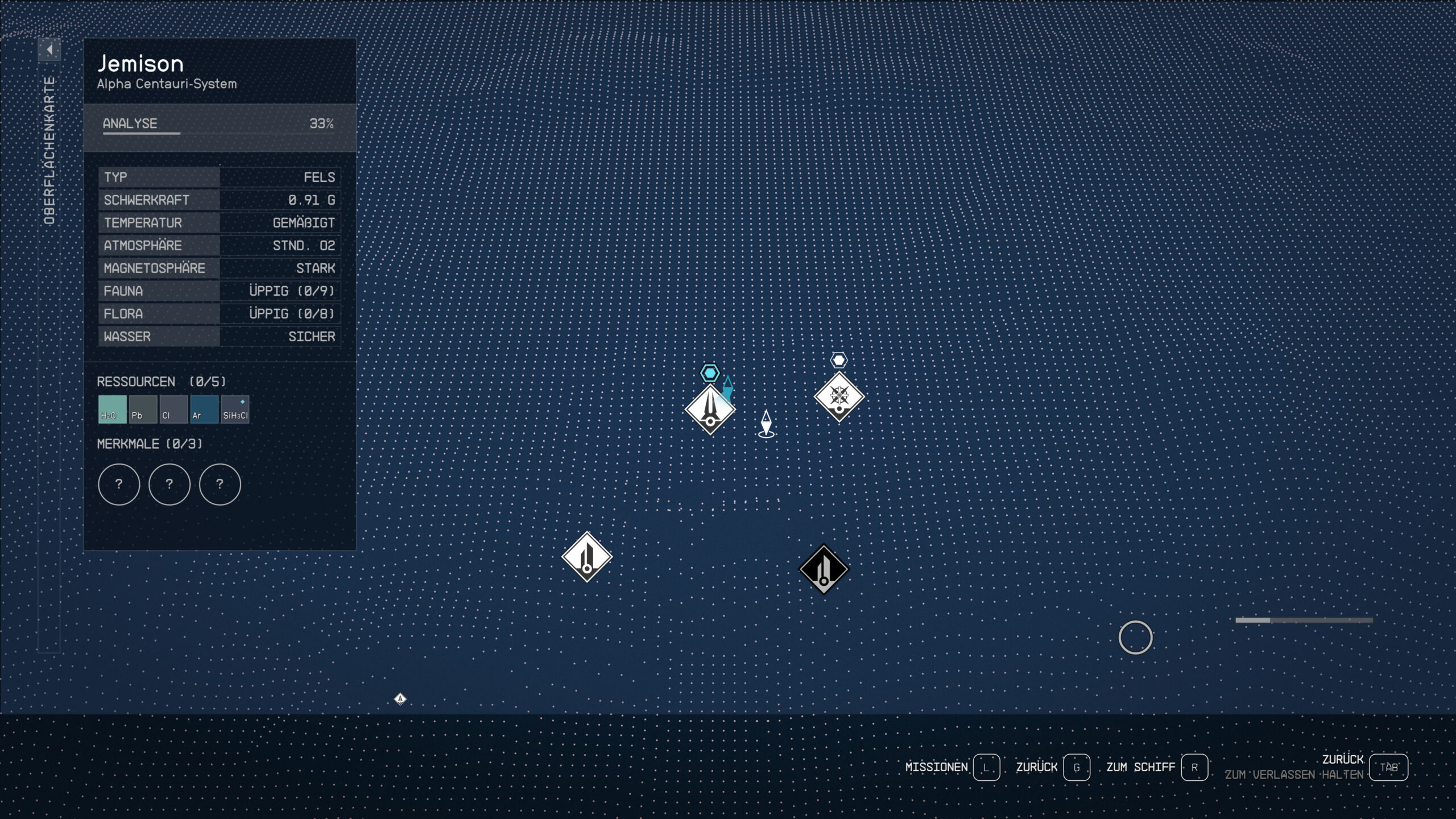The width and height of the screenshot is (1456, 819).
Task: Select the white hexagon map marker
Action: pyautogui.click(x=839, y=360)
